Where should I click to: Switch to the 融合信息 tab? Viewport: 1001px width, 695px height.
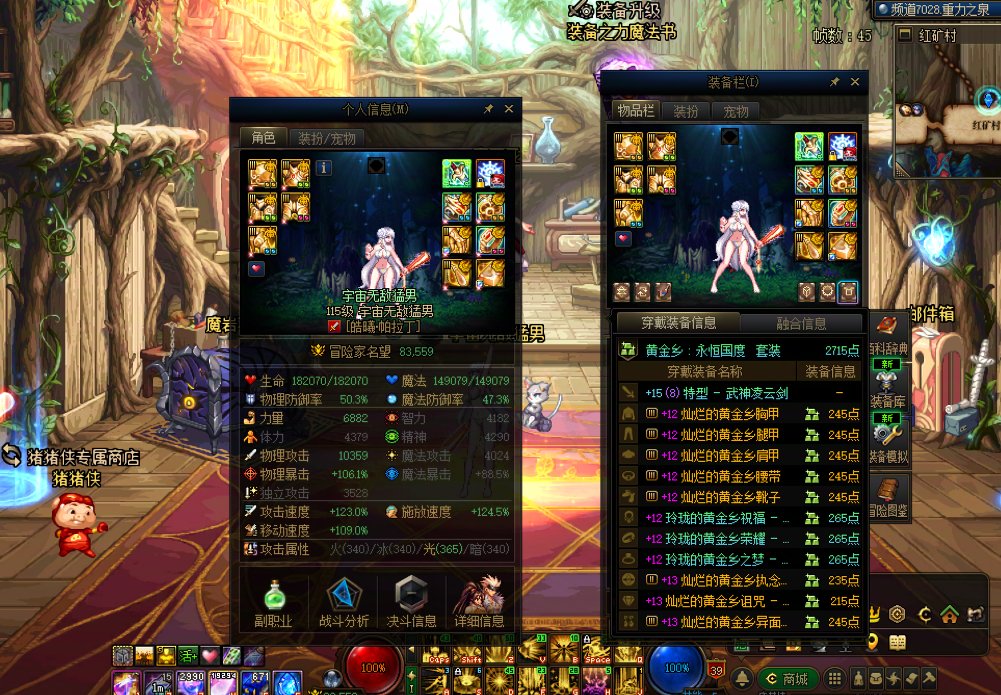point(801,323)
